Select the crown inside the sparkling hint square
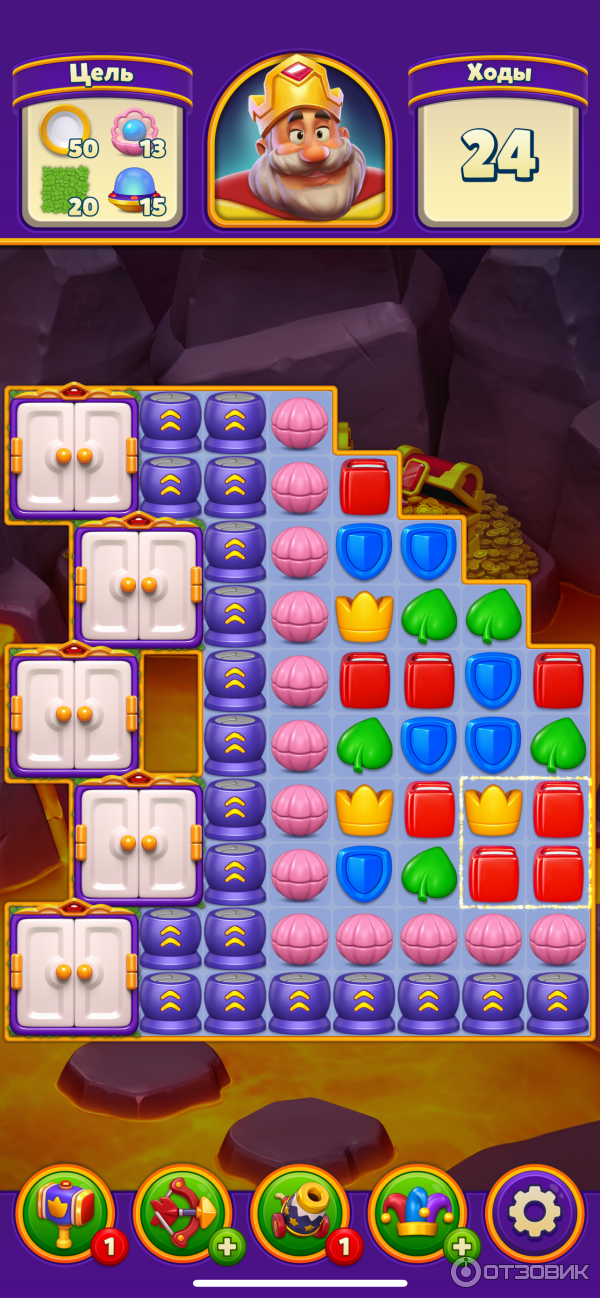 click(x=494, y=810)
